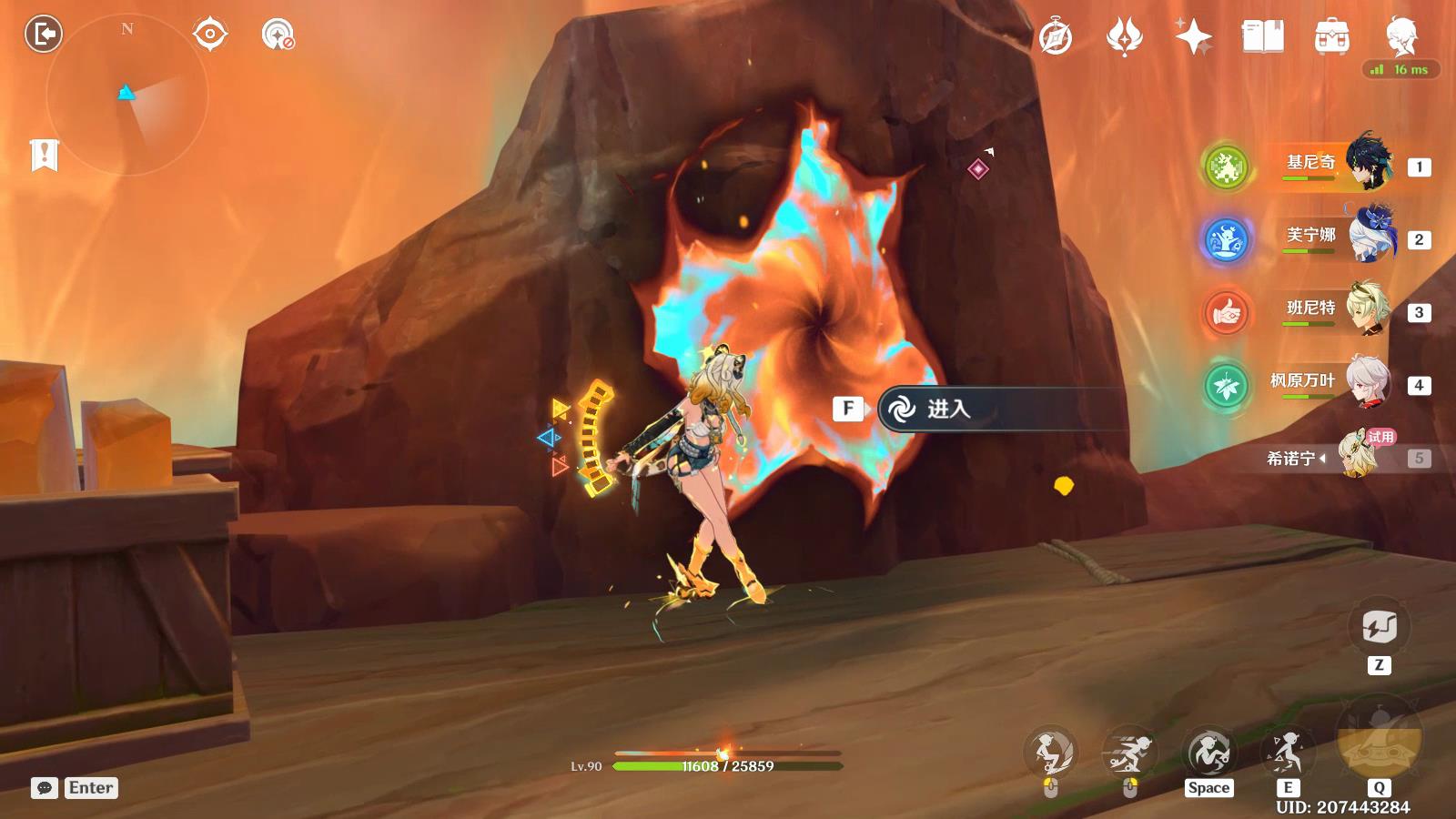Switch to party member 基尼奇
1456x819 pixels.
pyautogui.click(x=1338, y=165)
